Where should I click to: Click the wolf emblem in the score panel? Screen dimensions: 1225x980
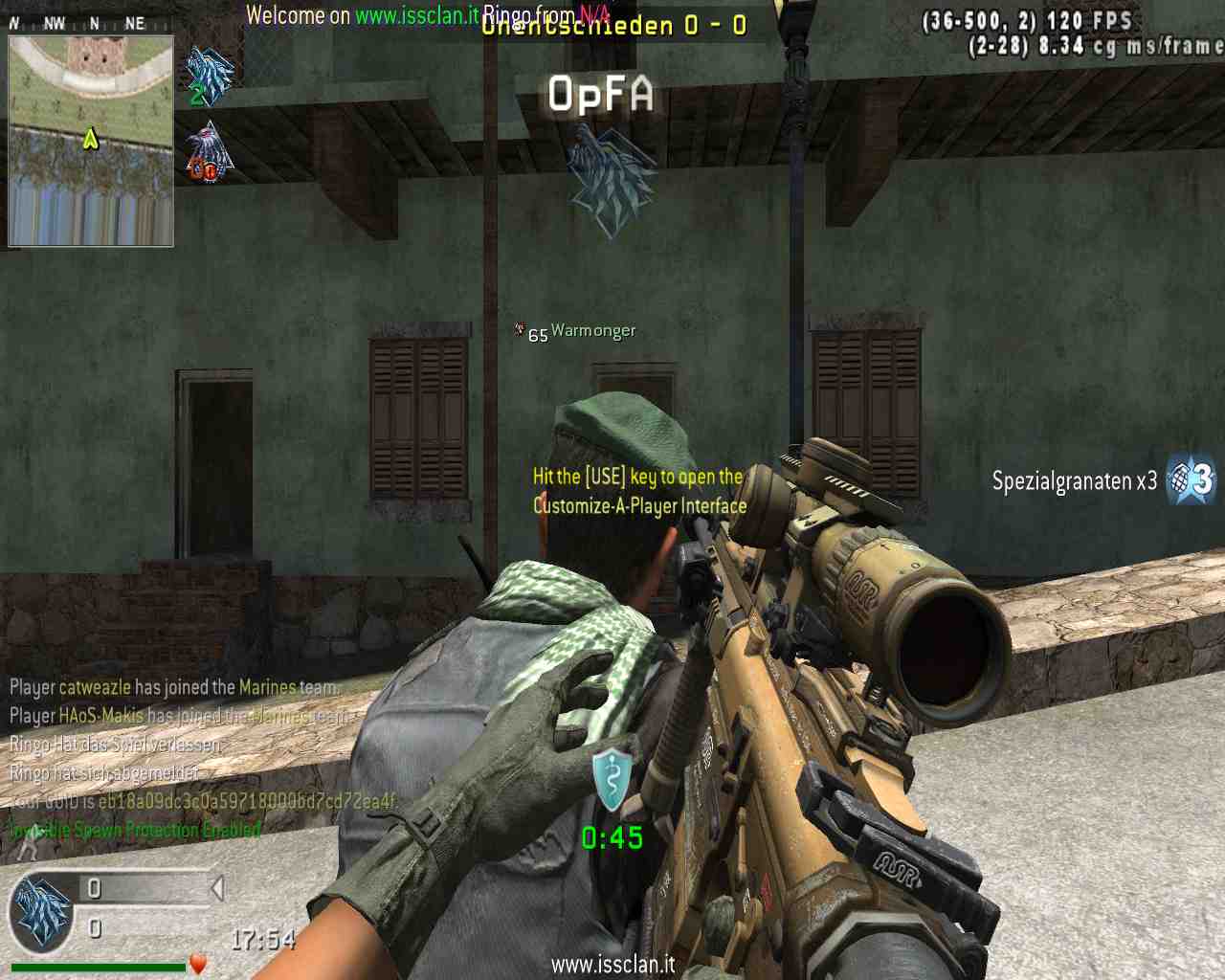tap(41, 913)
